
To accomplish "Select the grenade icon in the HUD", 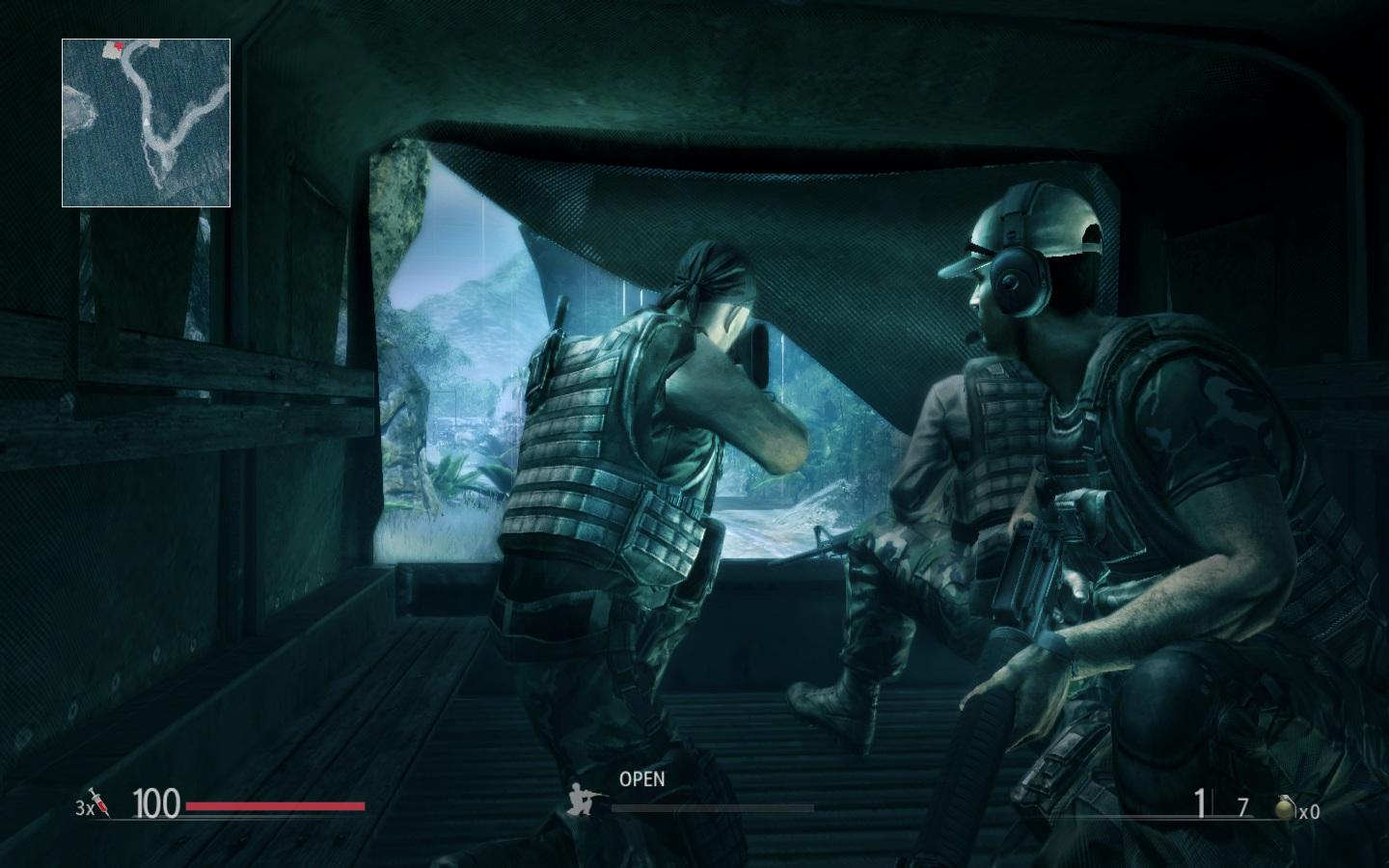I will coord(1286,804).
